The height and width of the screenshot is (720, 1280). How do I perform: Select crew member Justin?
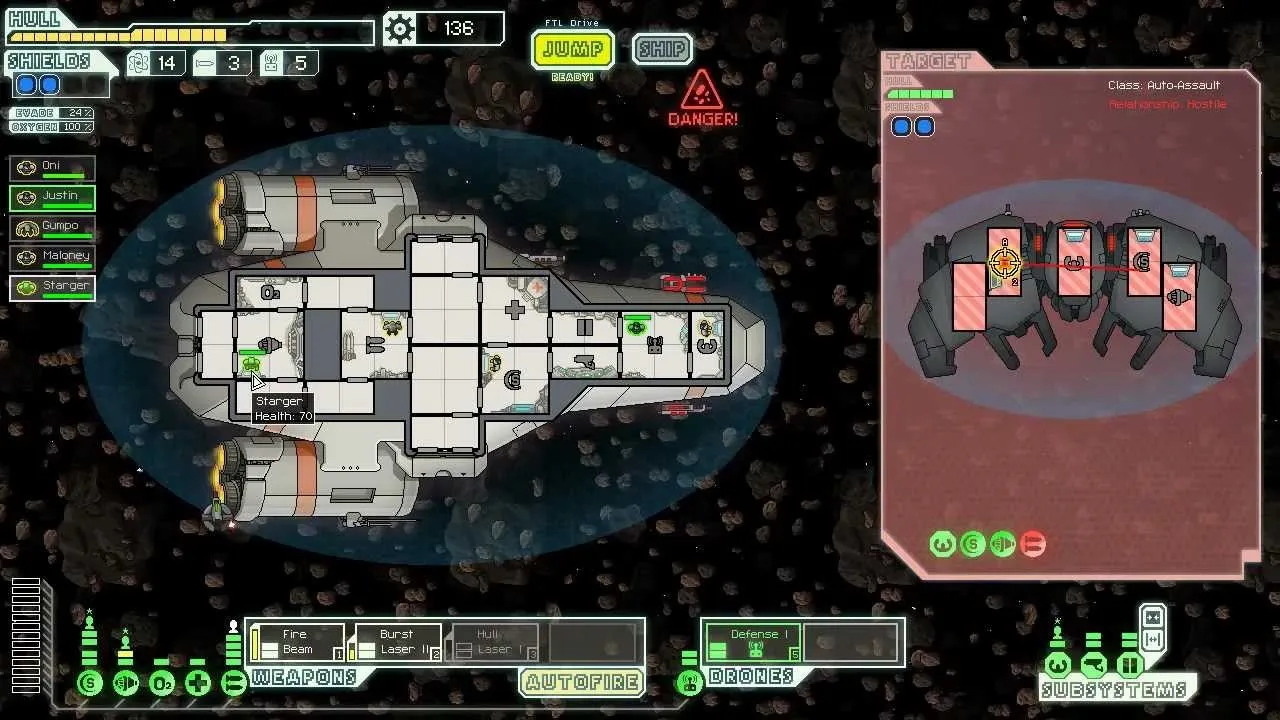click(53, 198)
